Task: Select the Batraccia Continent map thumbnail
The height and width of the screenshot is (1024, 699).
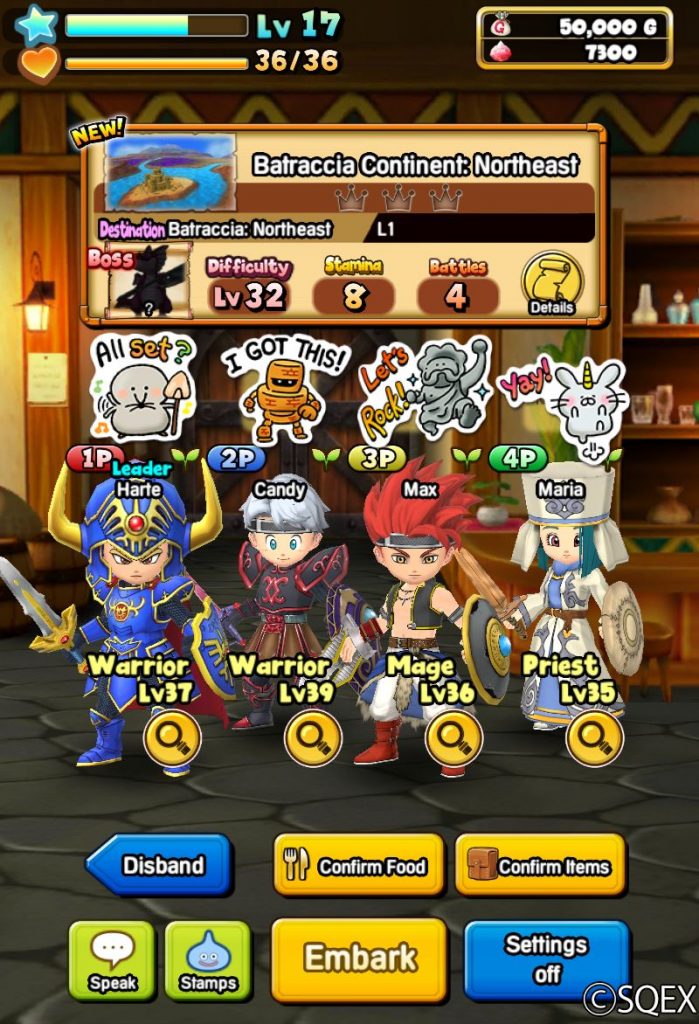Action: click(170, 172)
